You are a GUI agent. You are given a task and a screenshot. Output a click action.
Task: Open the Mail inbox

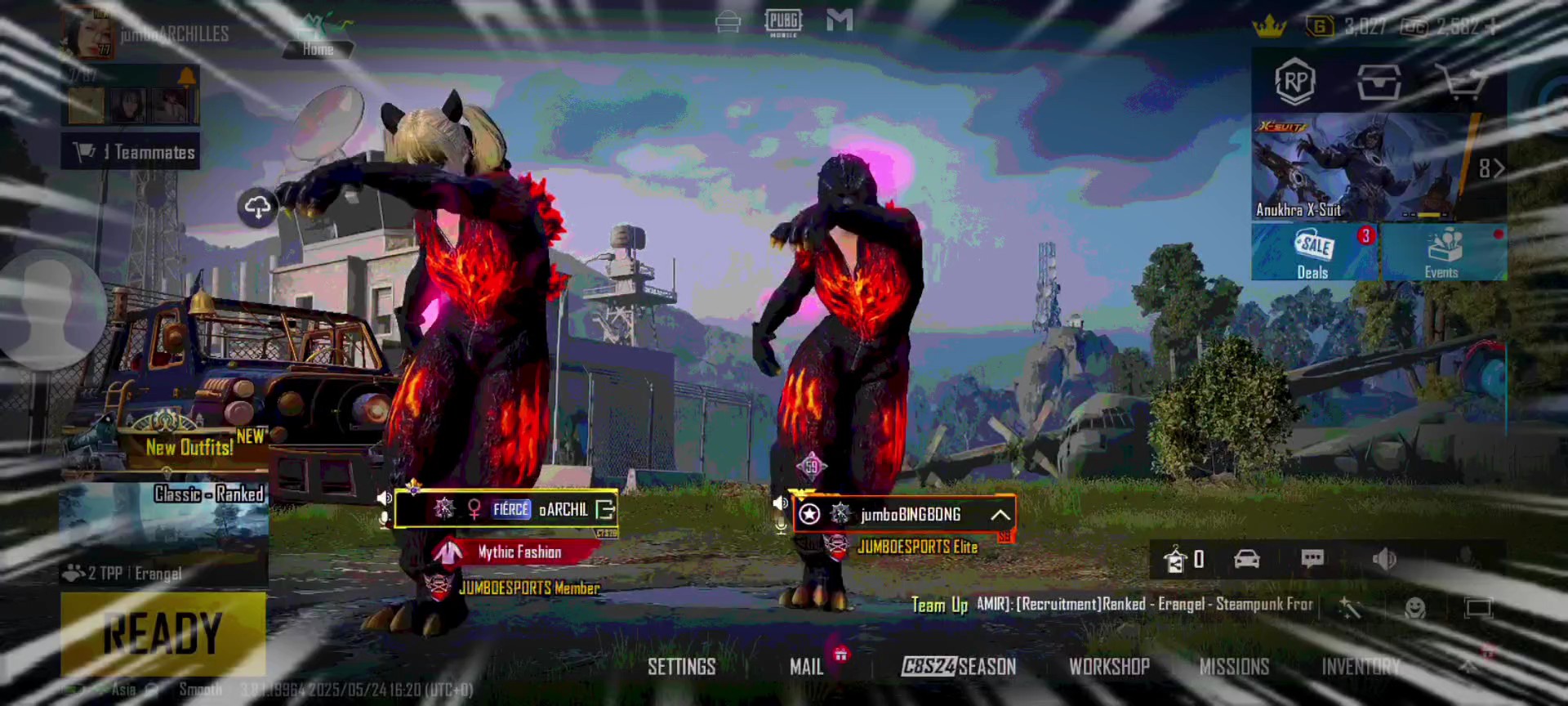tap(806, 667)
